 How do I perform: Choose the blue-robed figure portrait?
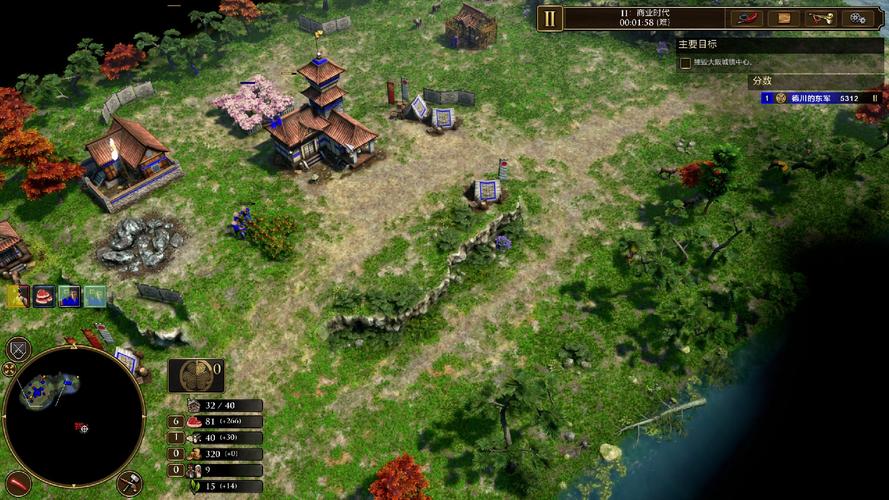[69, 296]
